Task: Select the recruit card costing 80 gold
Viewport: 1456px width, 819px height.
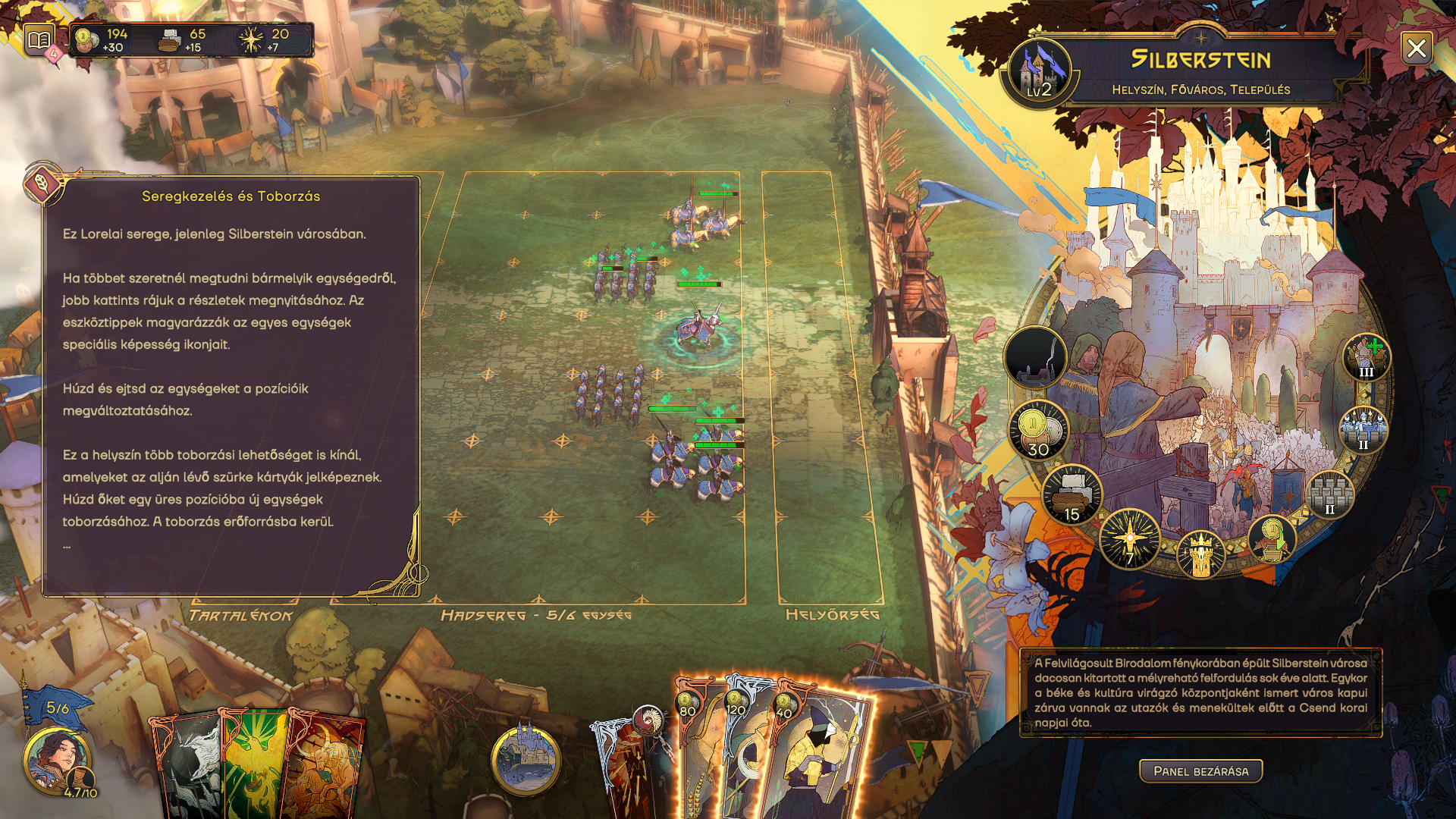Action: point(699,758)
